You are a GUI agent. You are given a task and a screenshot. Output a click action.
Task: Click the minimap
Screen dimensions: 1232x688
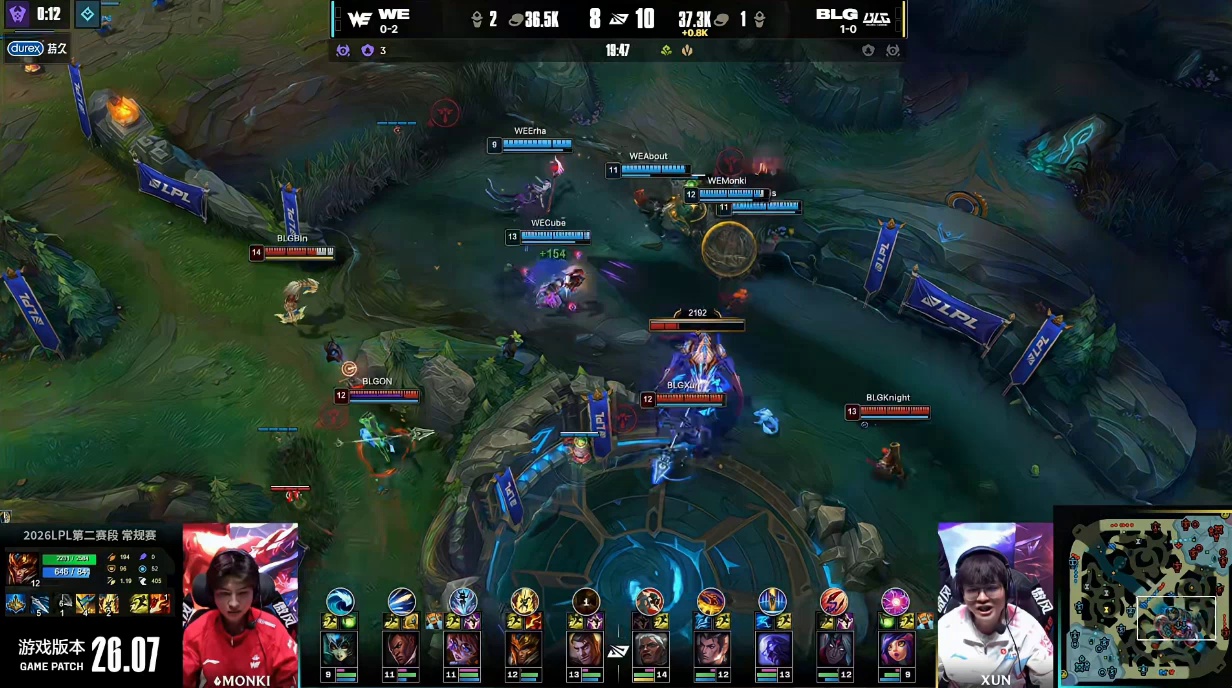point(1144,598)
